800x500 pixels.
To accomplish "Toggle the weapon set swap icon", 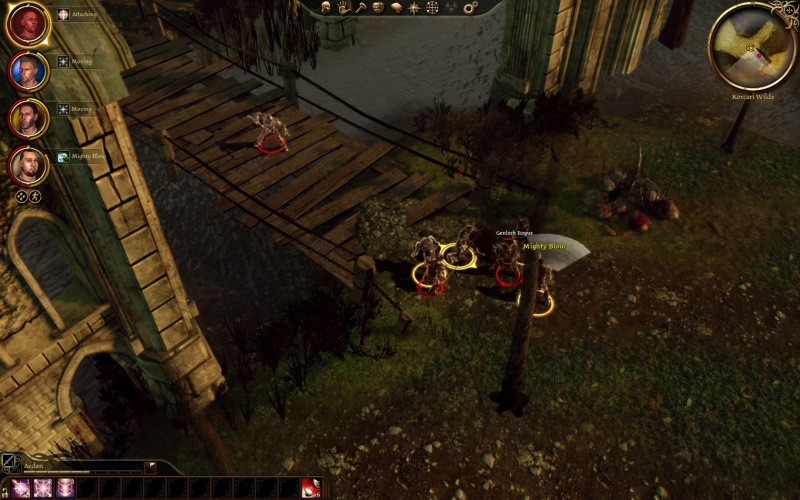I will click(11, 464).
